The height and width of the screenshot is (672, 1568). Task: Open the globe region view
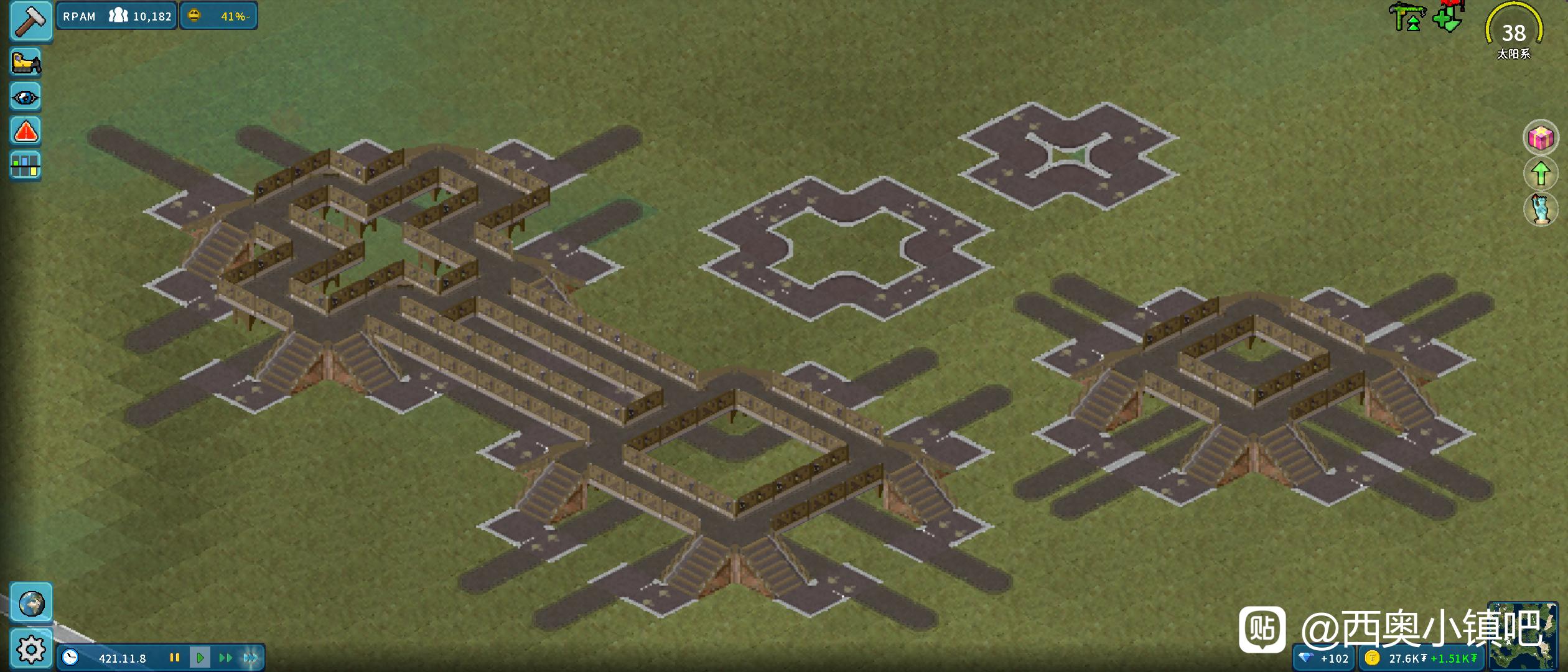31,603
